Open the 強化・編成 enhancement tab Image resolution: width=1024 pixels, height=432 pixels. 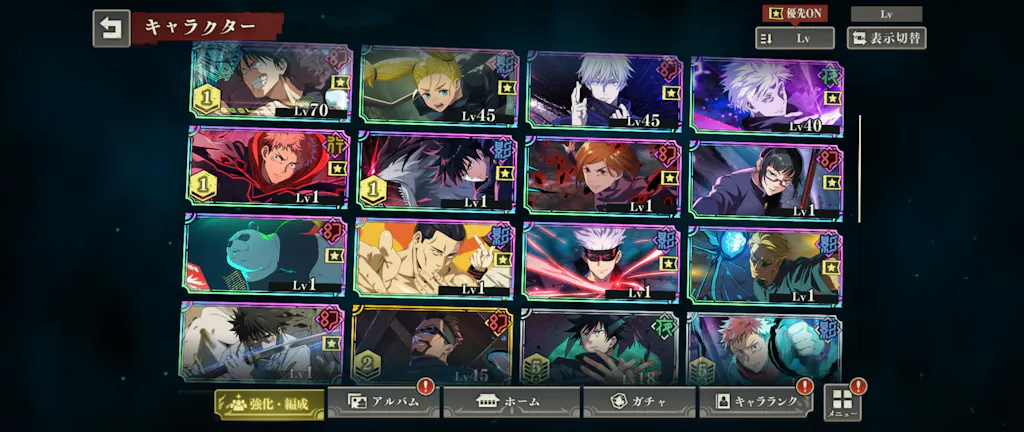click(x=270, y=403)
